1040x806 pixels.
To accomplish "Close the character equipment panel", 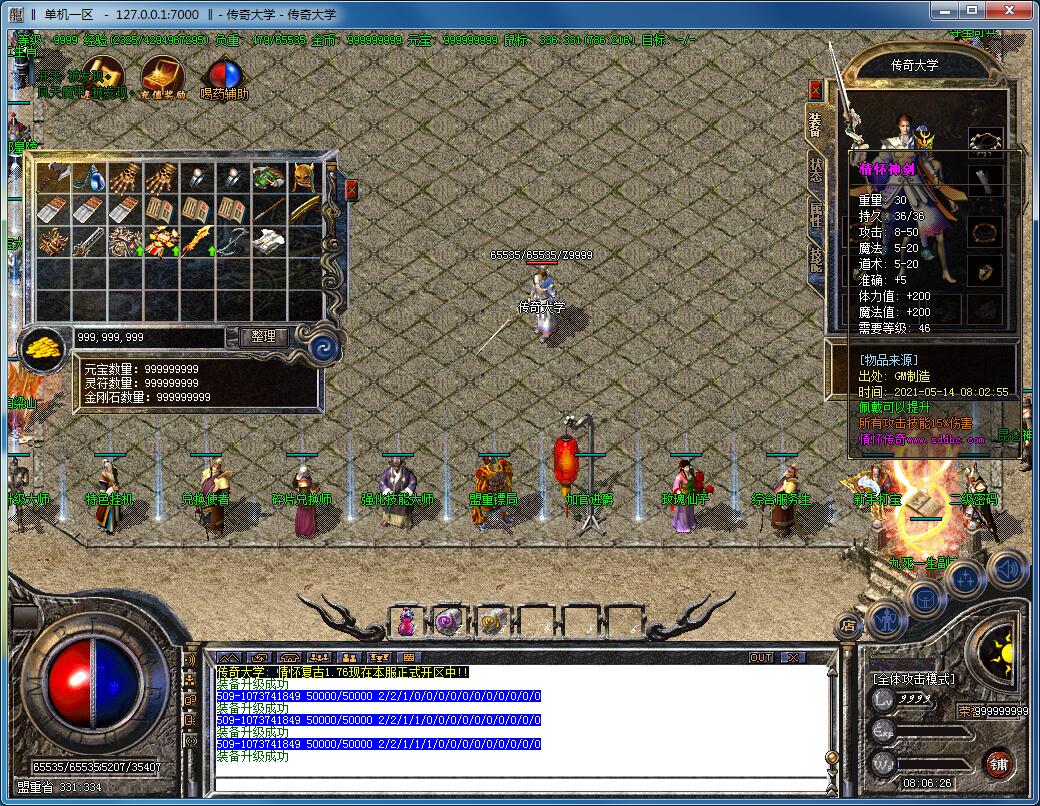I will (x=815, y=90).
